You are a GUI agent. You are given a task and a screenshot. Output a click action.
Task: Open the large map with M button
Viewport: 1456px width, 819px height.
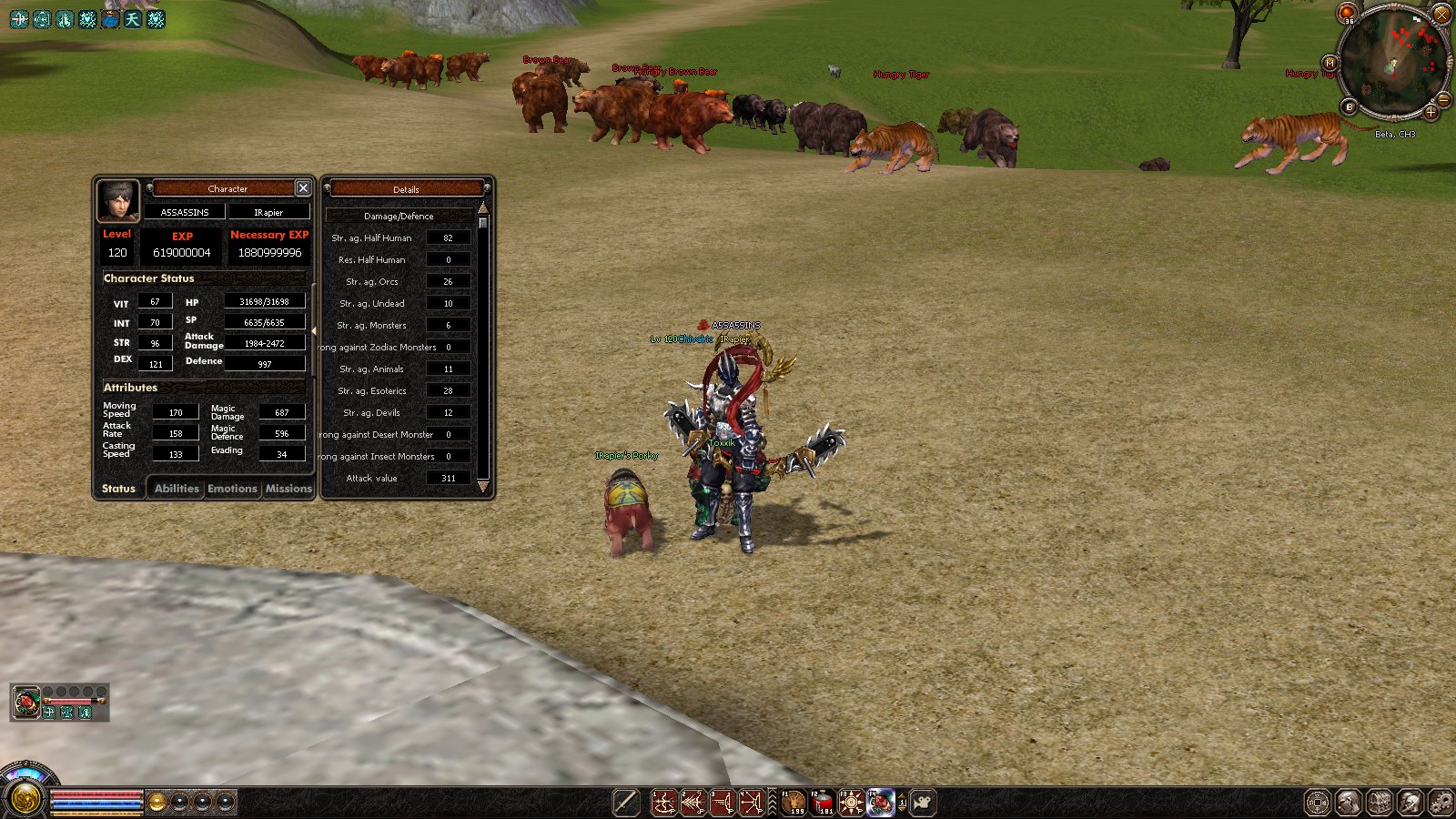1330,63
